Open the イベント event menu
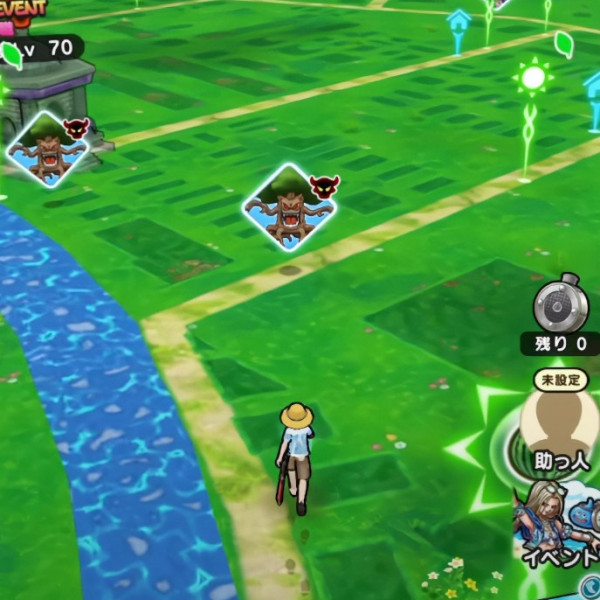This screenshot has width=600, height=600. pyautogui.click(x=560, y=525)
